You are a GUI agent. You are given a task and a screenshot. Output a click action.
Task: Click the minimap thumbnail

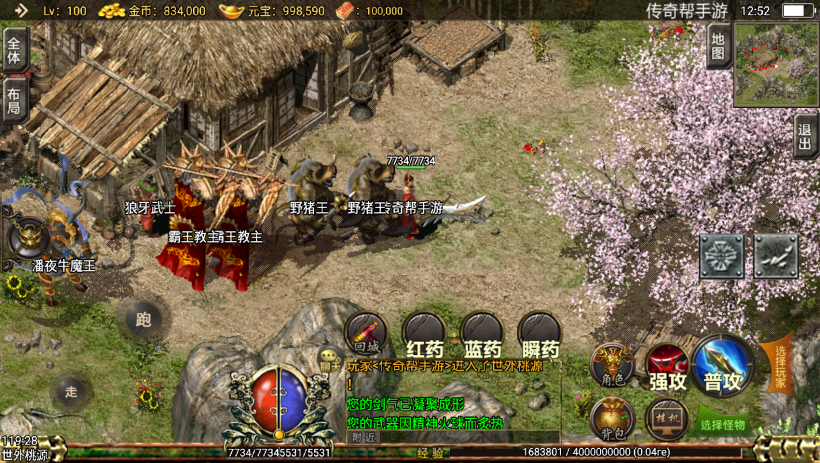776,64
